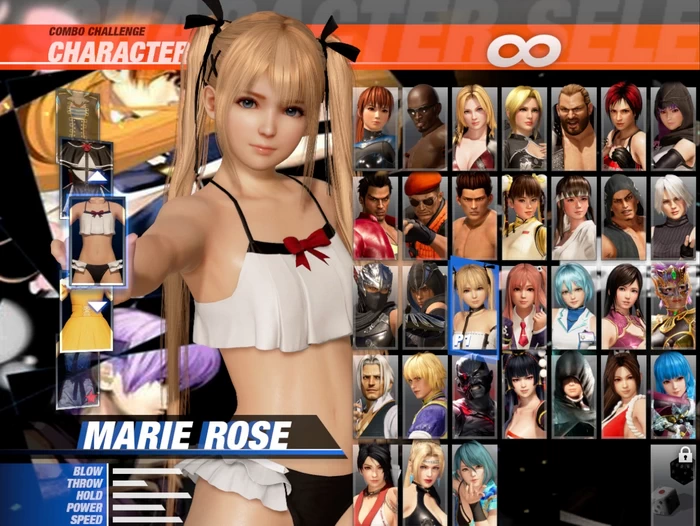Select Ryu Hayabusa, the masked ninja

click(375, 305)
